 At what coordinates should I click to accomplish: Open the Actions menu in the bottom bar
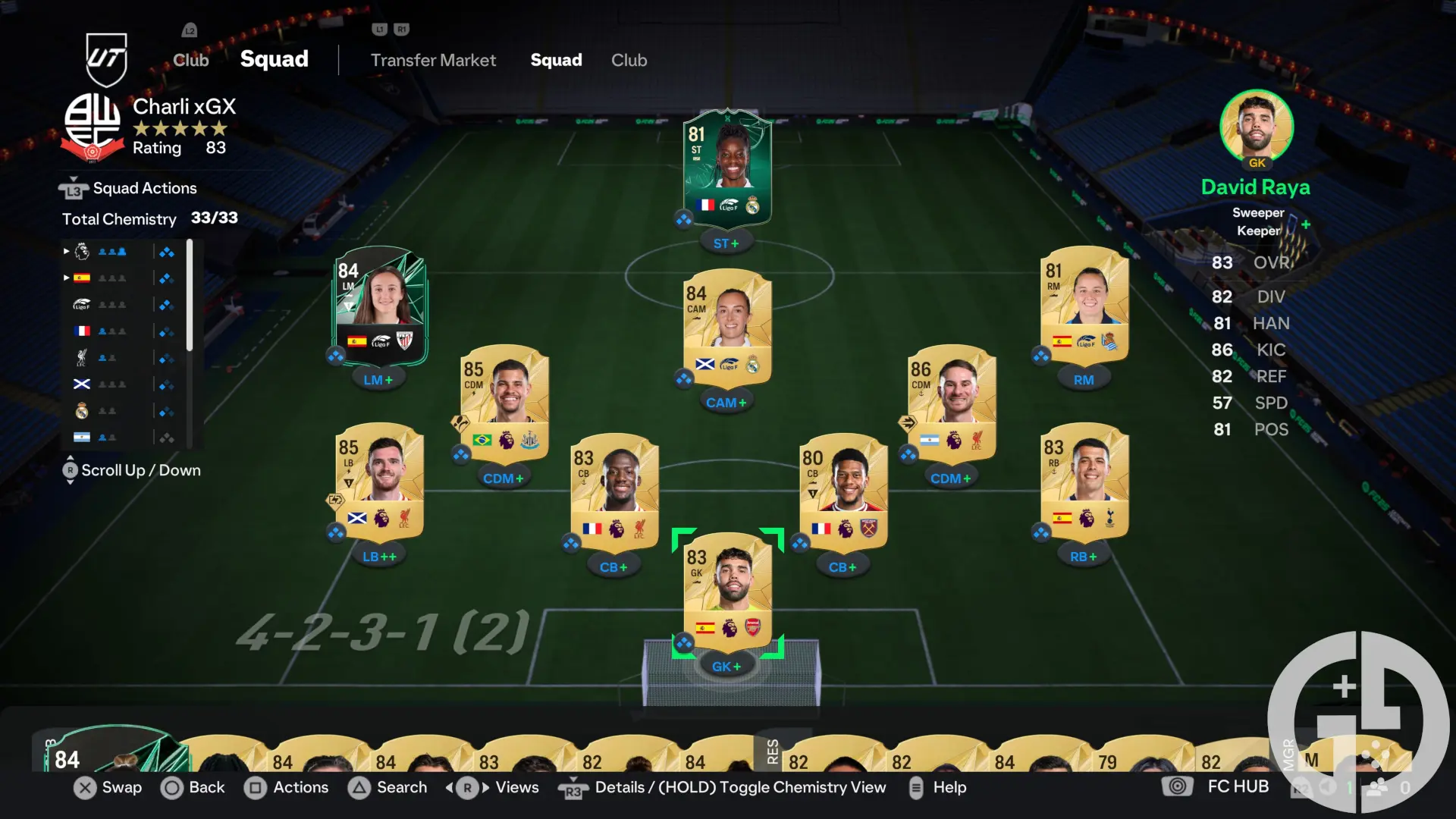pyautogui.click(x=287, y=787)
